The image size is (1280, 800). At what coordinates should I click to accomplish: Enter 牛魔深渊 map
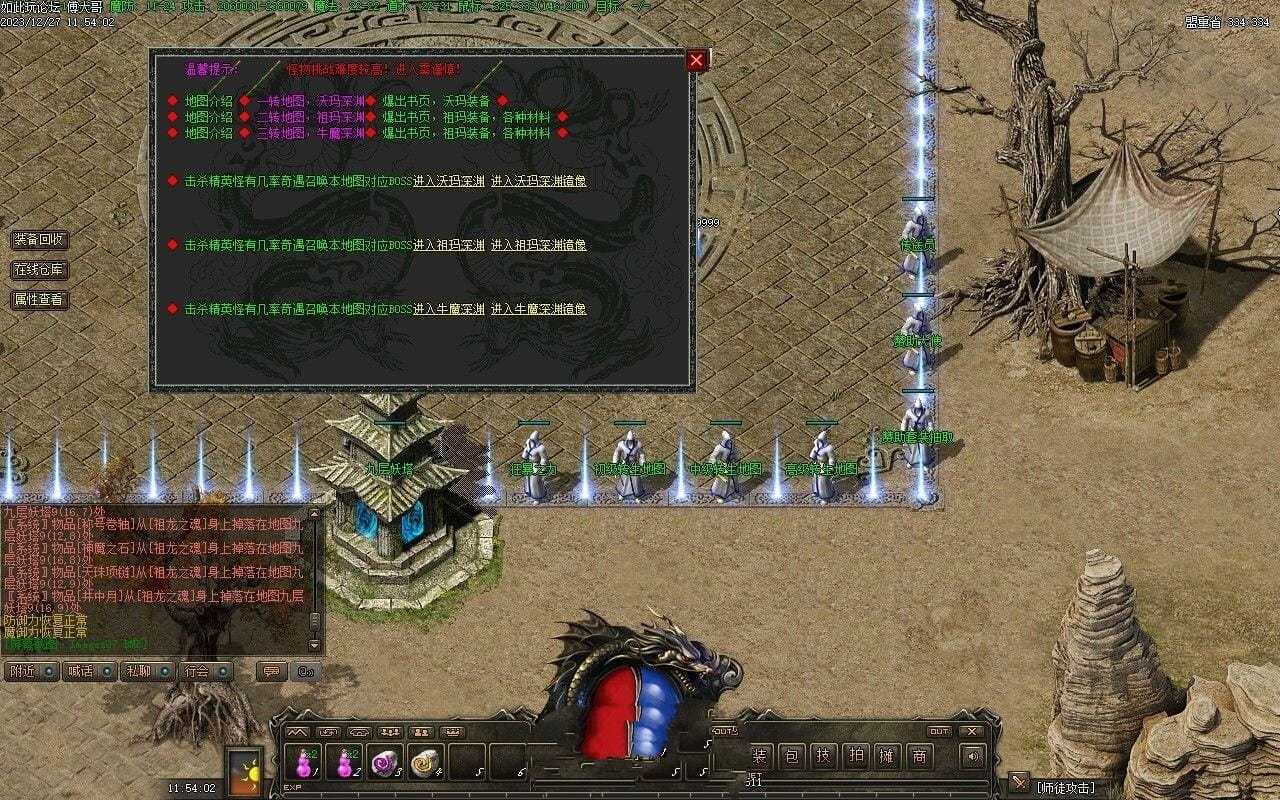(449, 309)
